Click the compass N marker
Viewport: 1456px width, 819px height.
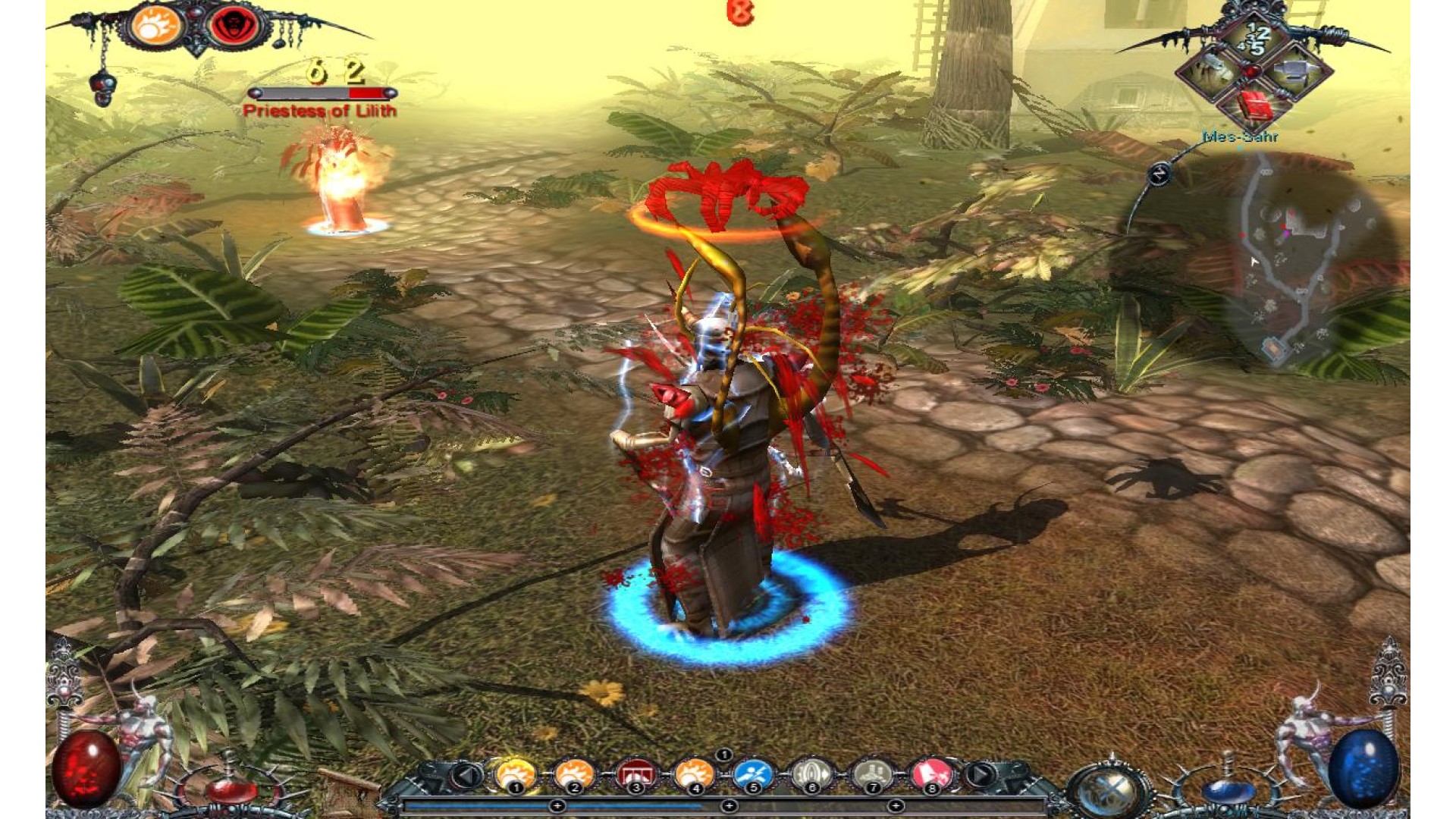1159,174
